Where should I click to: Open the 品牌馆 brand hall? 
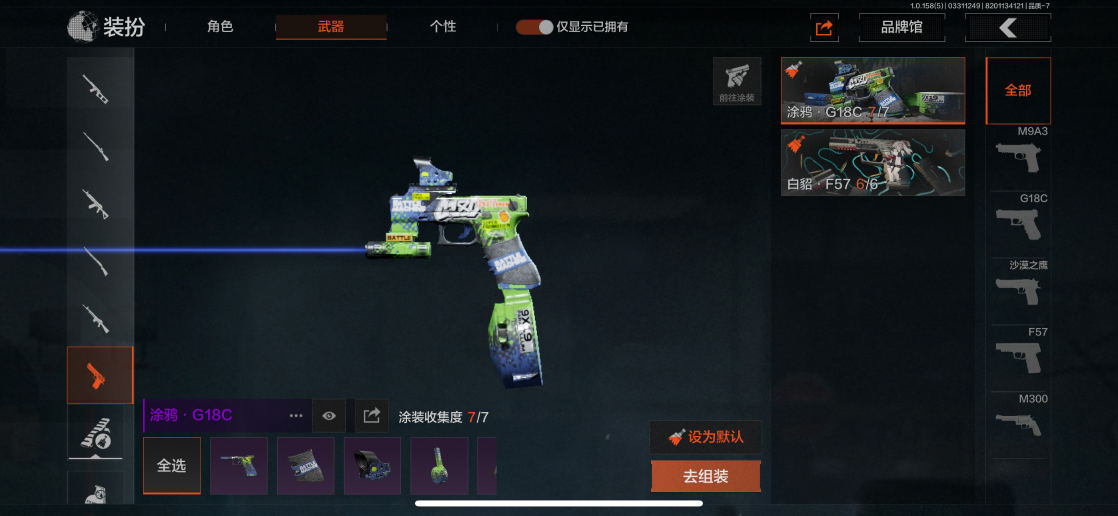tap(901, 27)
